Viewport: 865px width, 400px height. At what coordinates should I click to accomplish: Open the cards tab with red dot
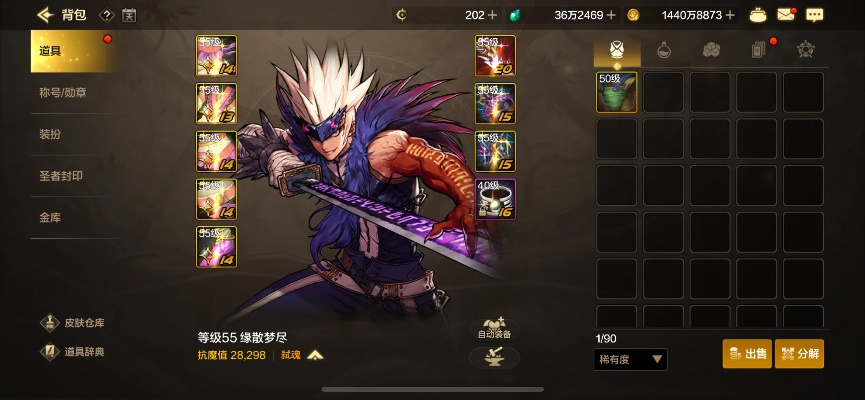click(758, 50)
